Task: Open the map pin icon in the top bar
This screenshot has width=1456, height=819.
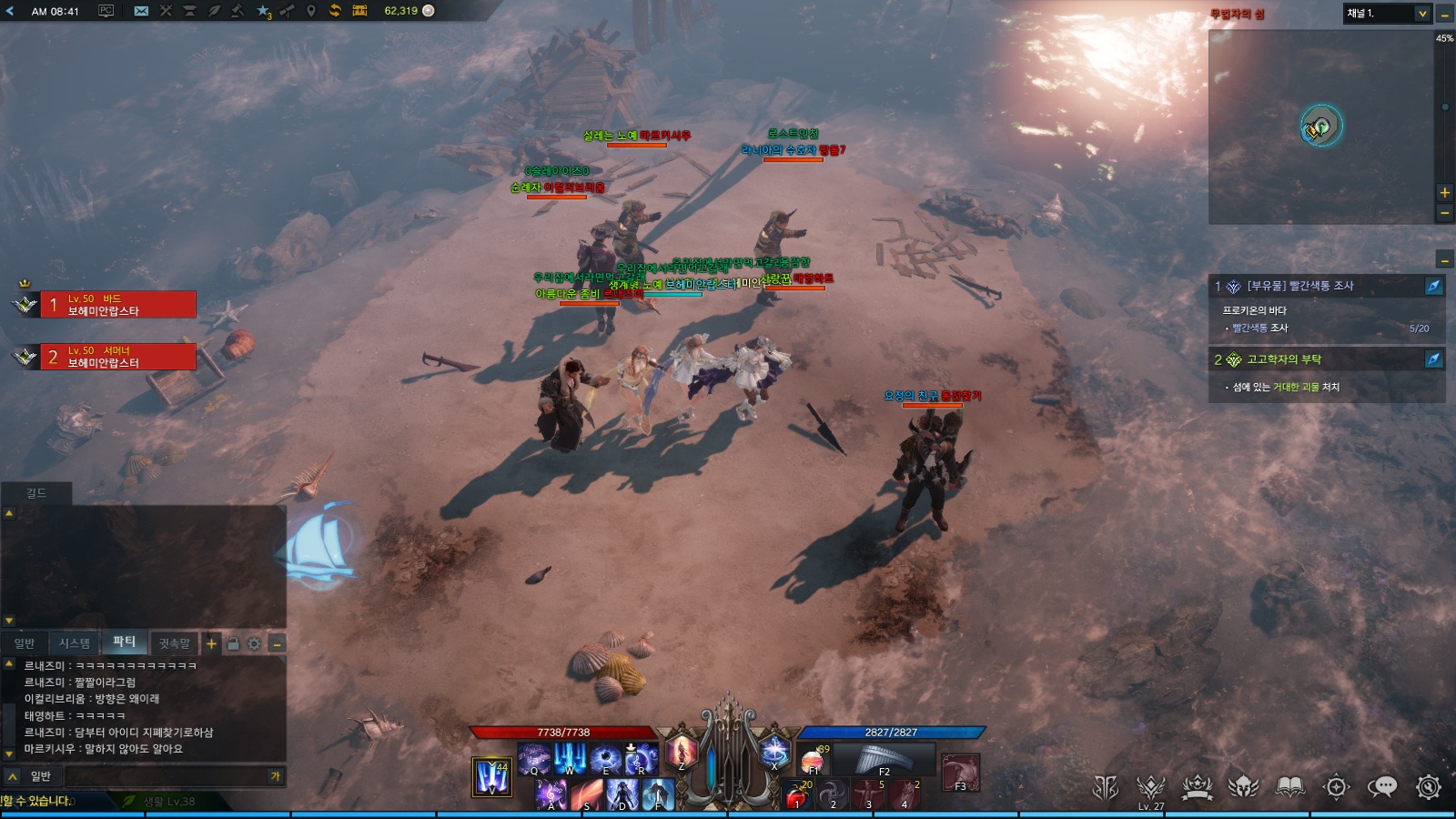Action: (310, 11)
